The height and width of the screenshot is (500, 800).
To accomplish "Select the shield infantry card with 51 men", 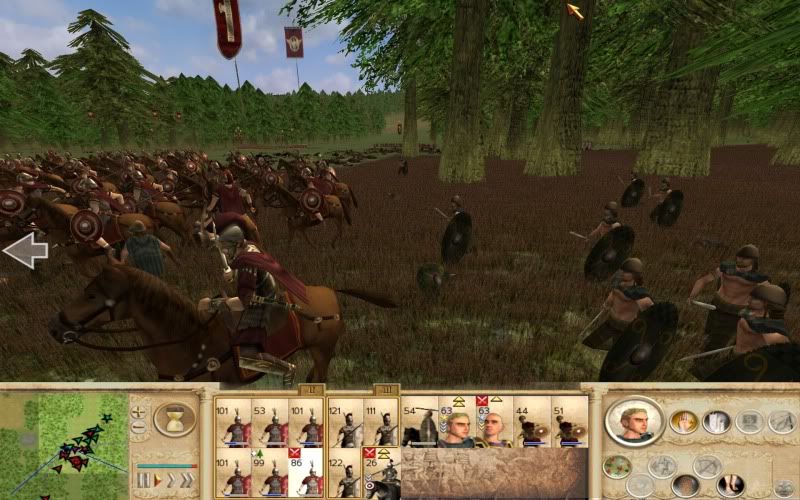I will (569, 424).
